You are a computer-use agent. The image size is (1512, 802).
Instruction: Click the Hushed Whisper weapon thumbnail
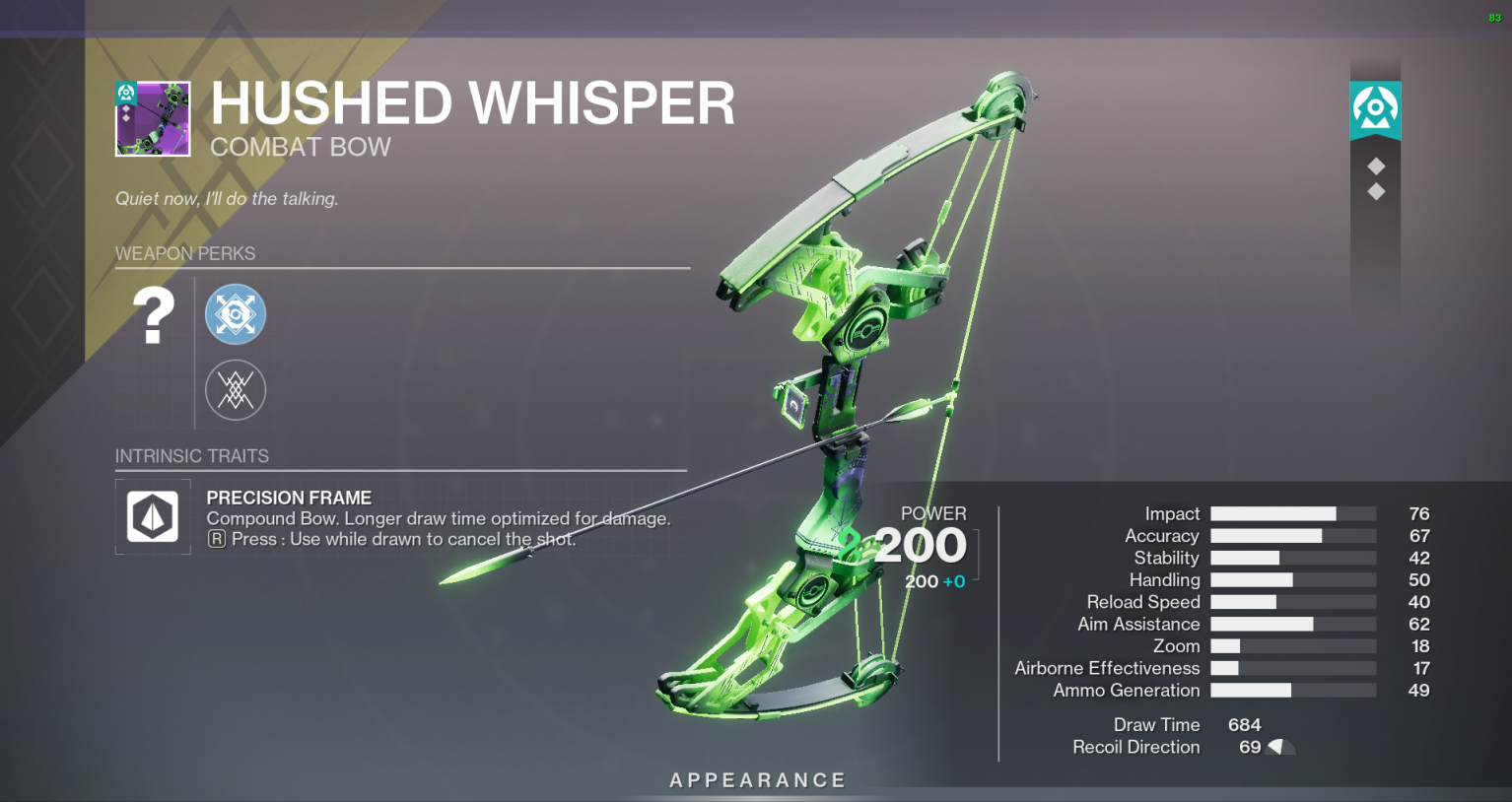point(153,119)
